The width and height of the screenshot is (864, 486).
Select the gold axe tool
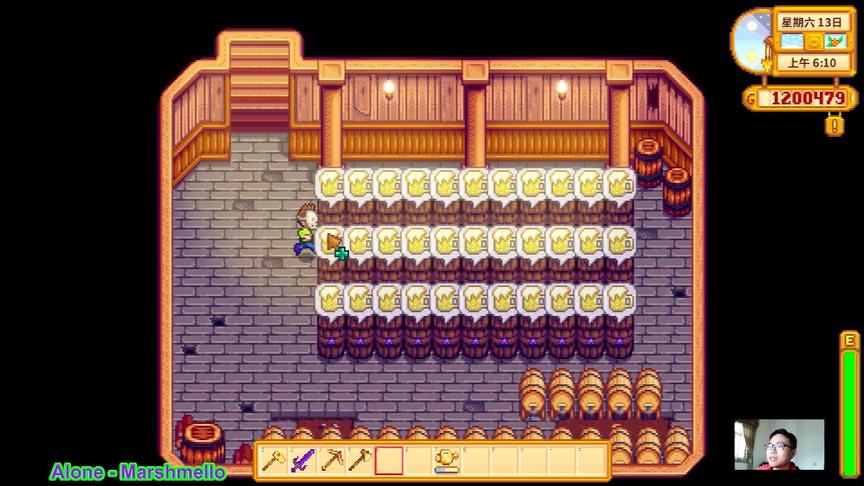coord(360,461)
